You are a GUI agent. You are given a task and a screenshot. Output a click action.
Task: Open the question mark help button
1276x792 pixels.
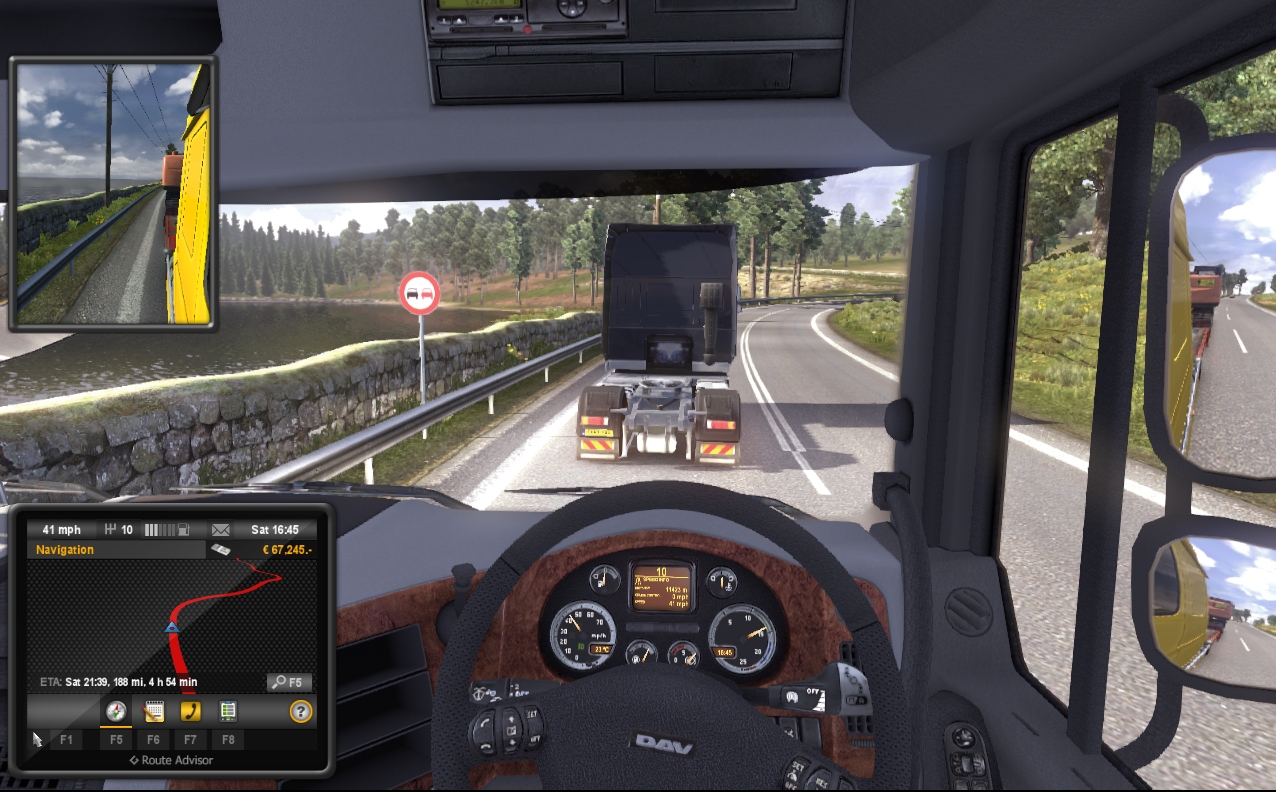click(x=300, y=712)
